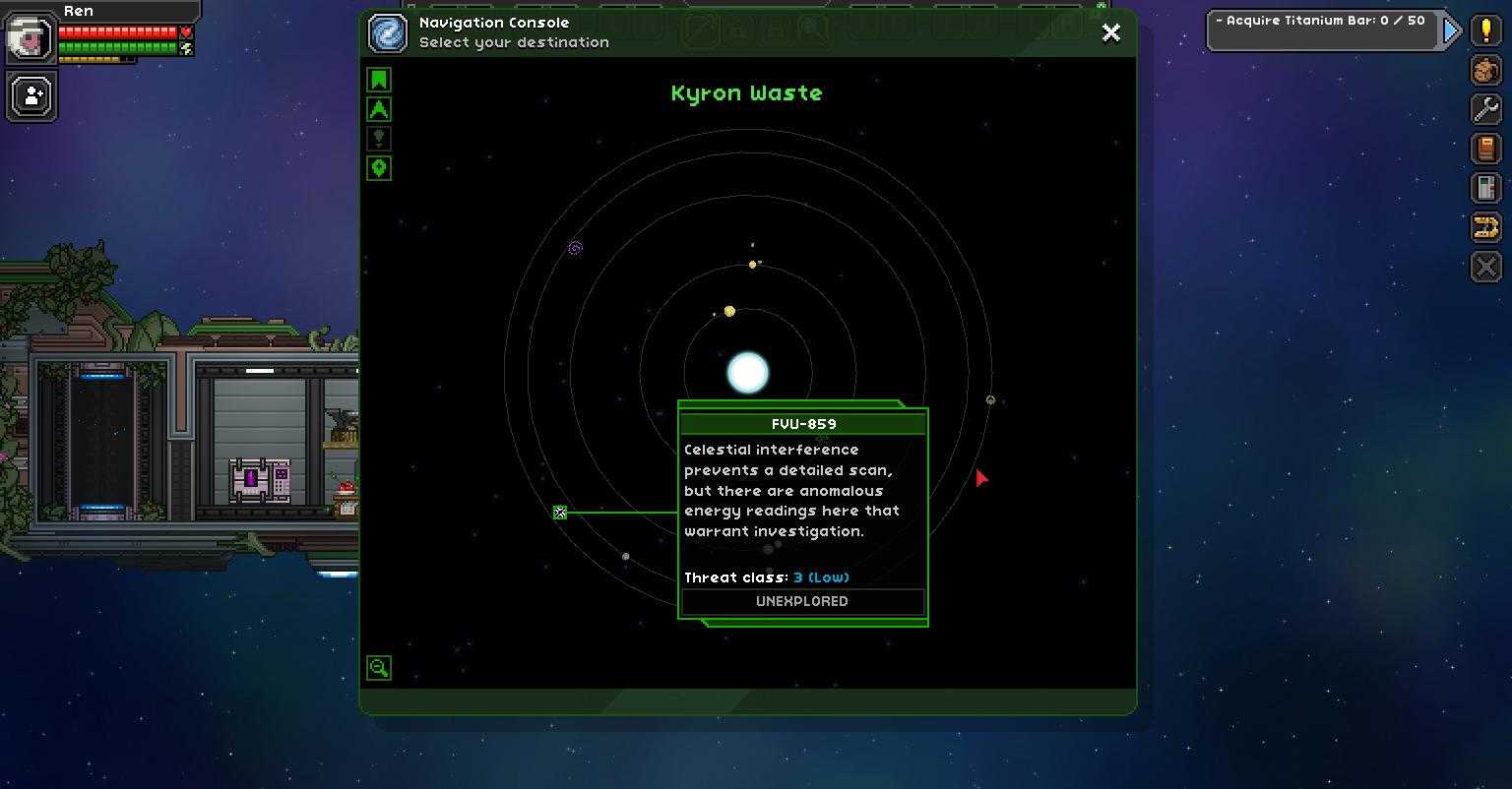The height and width of the screenshot is (789, 1512).
Task: Zoom out the star map
Action: click(x=379, y=668)
